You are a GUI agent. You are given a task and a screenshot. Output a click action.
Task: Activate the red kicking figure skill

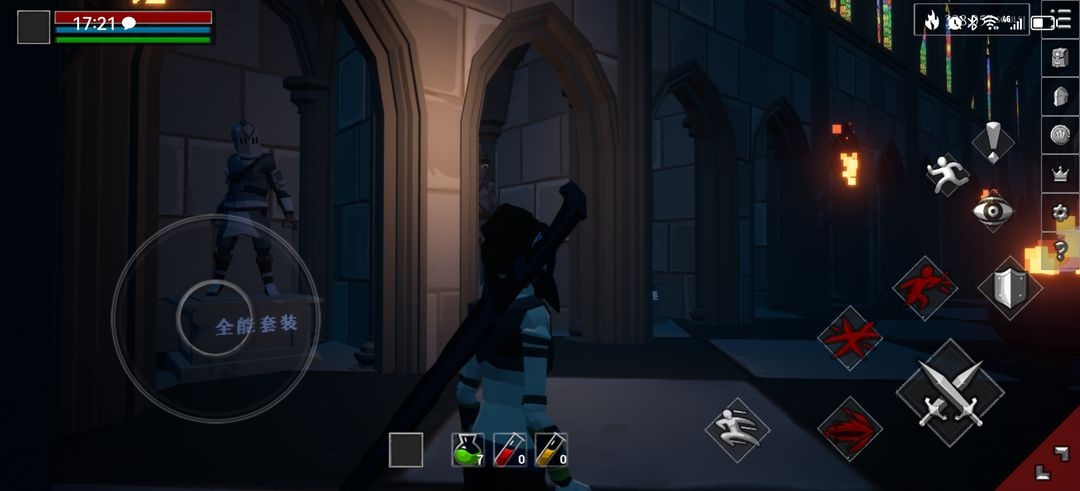pos(924,288)
